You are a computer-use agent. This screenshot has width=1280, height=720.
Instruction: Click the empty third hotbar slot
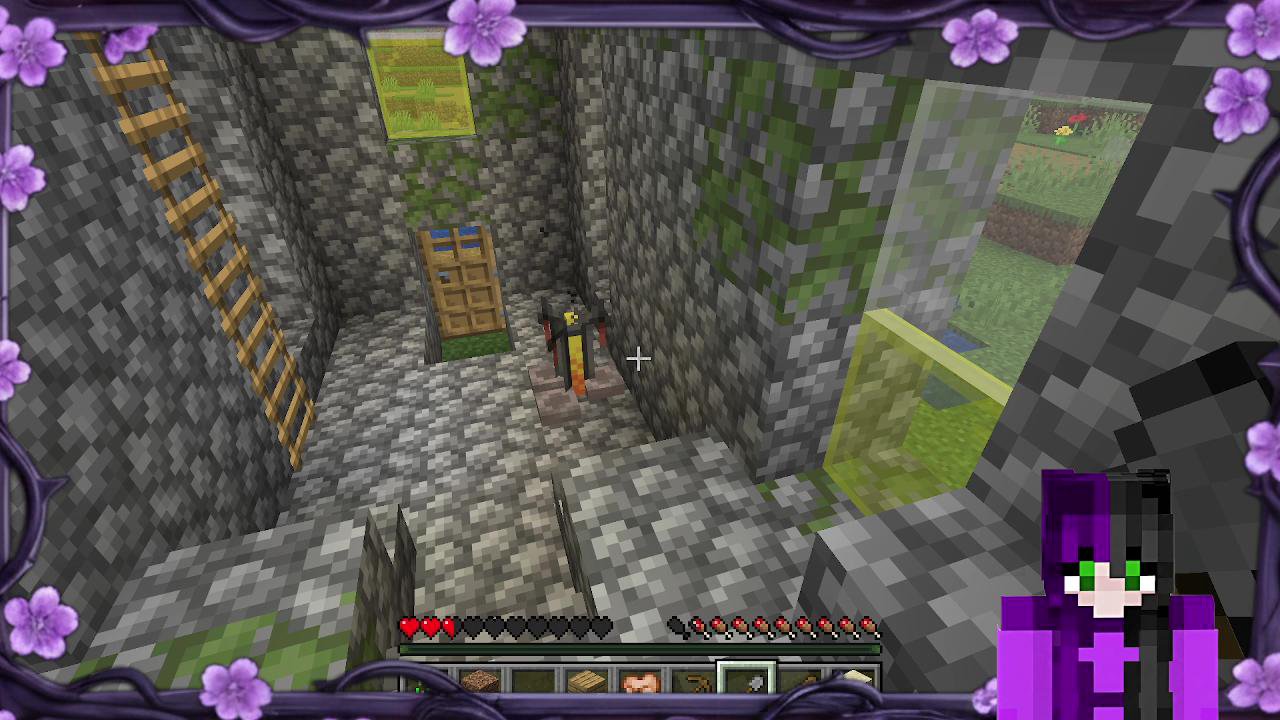tap(530, 682)
